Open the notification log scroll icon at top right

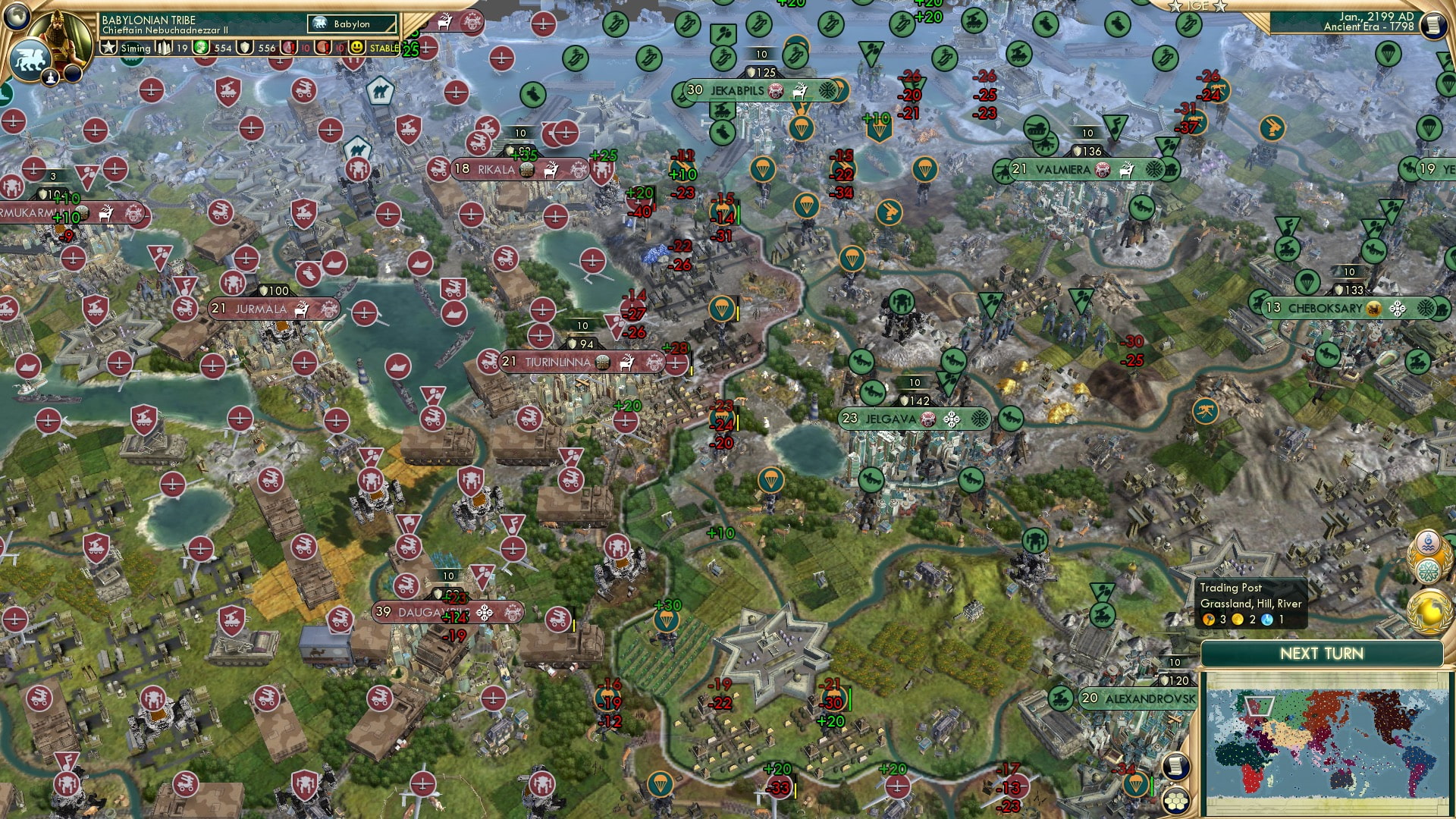pyautogui.click(x=1434, y=25)
